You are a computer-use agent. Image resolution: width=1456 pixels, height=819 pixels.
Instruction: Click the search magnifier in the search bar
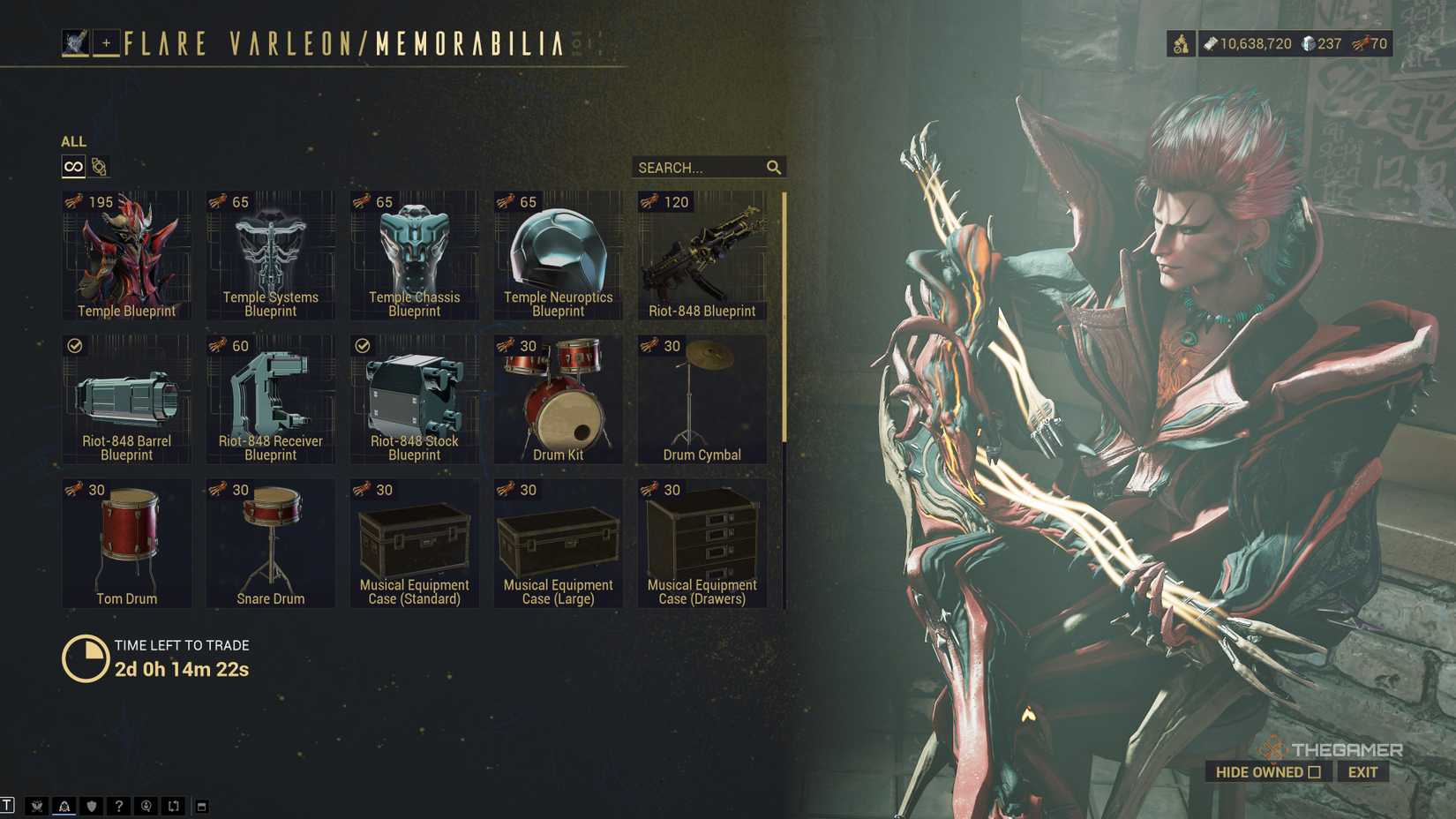click(774, 167)
